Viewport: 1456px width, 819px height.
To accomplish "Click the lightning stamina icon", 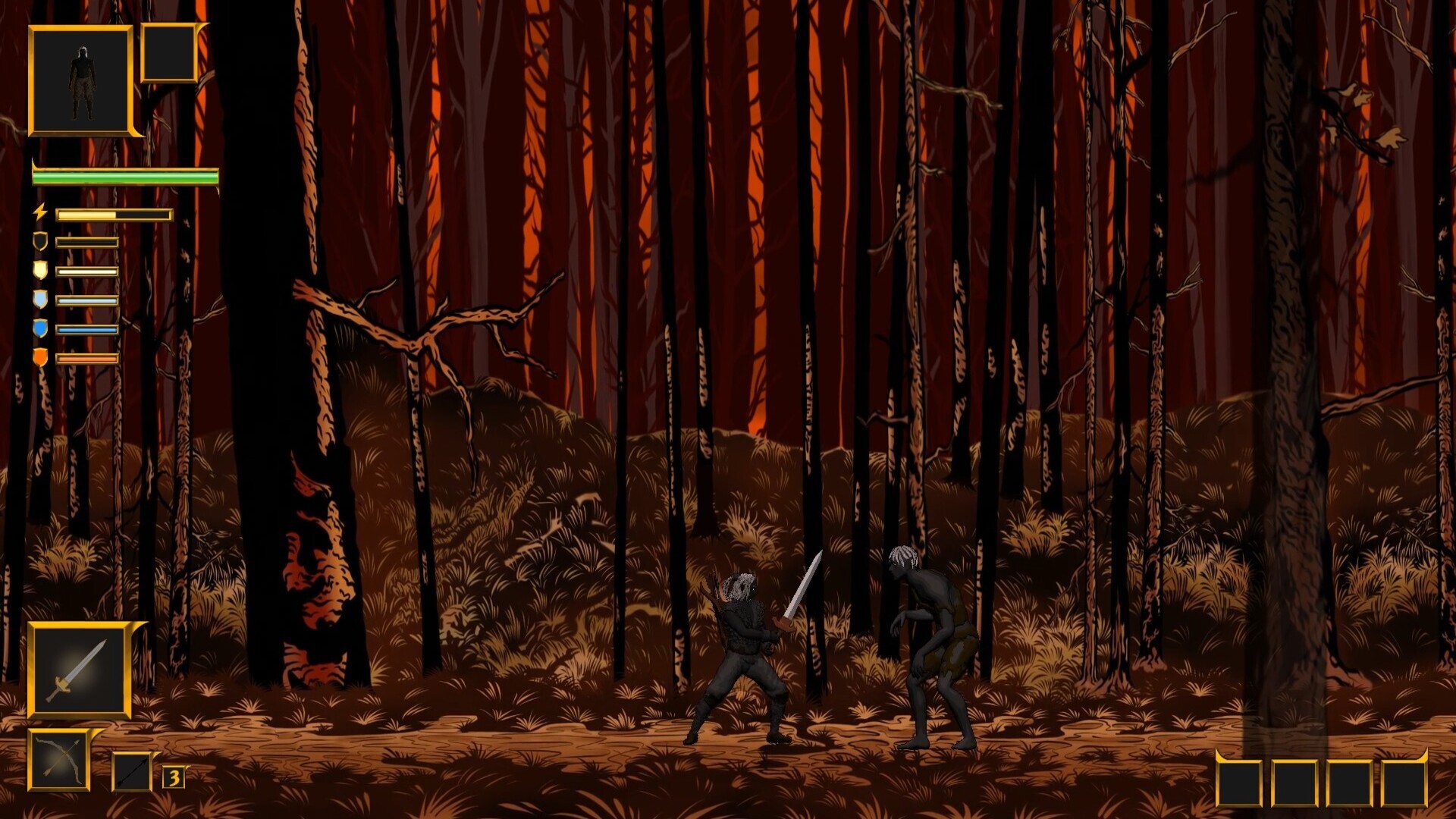I will coord(42,214).
